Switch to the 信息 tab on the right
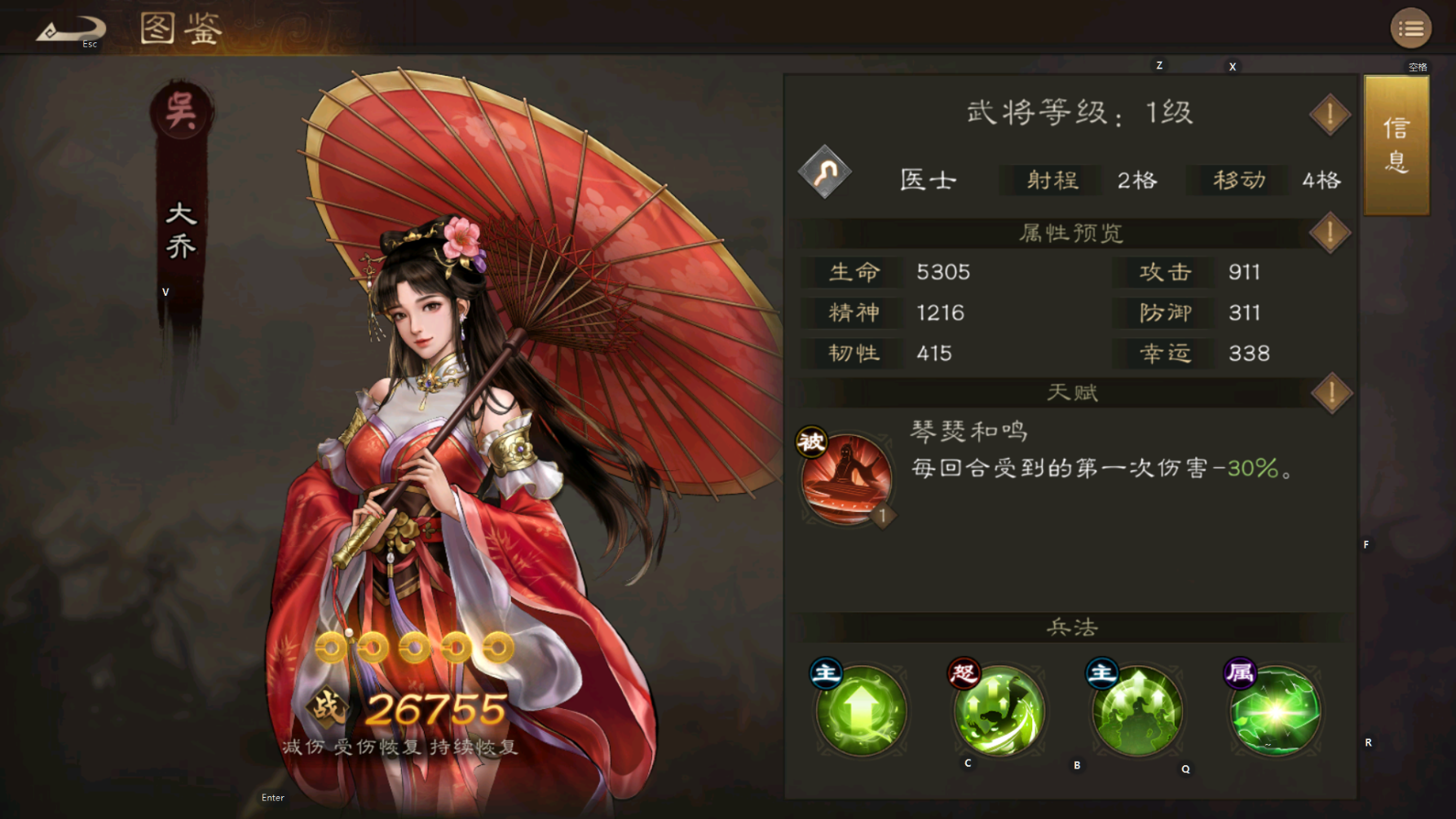1456x819 pixels. click(x=1396, y=145)
